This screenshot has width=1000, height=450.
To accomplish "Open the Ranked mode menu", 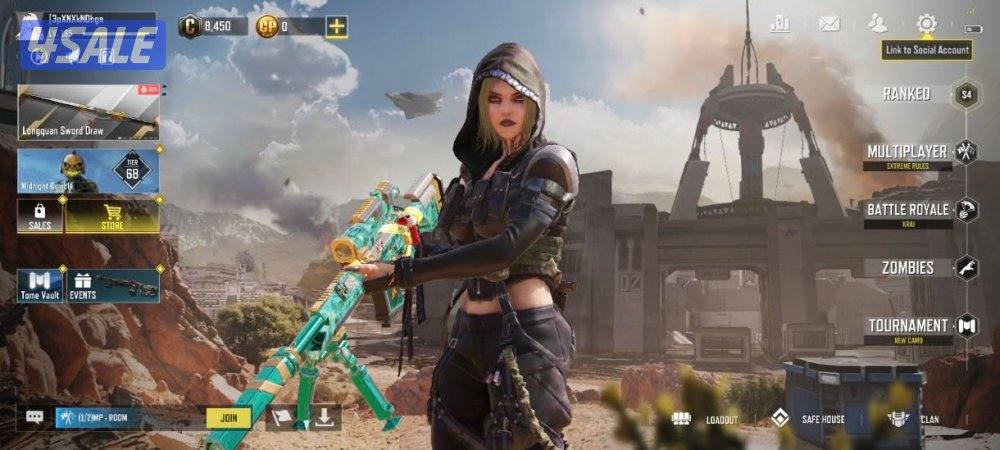I will tap(906, 94).
